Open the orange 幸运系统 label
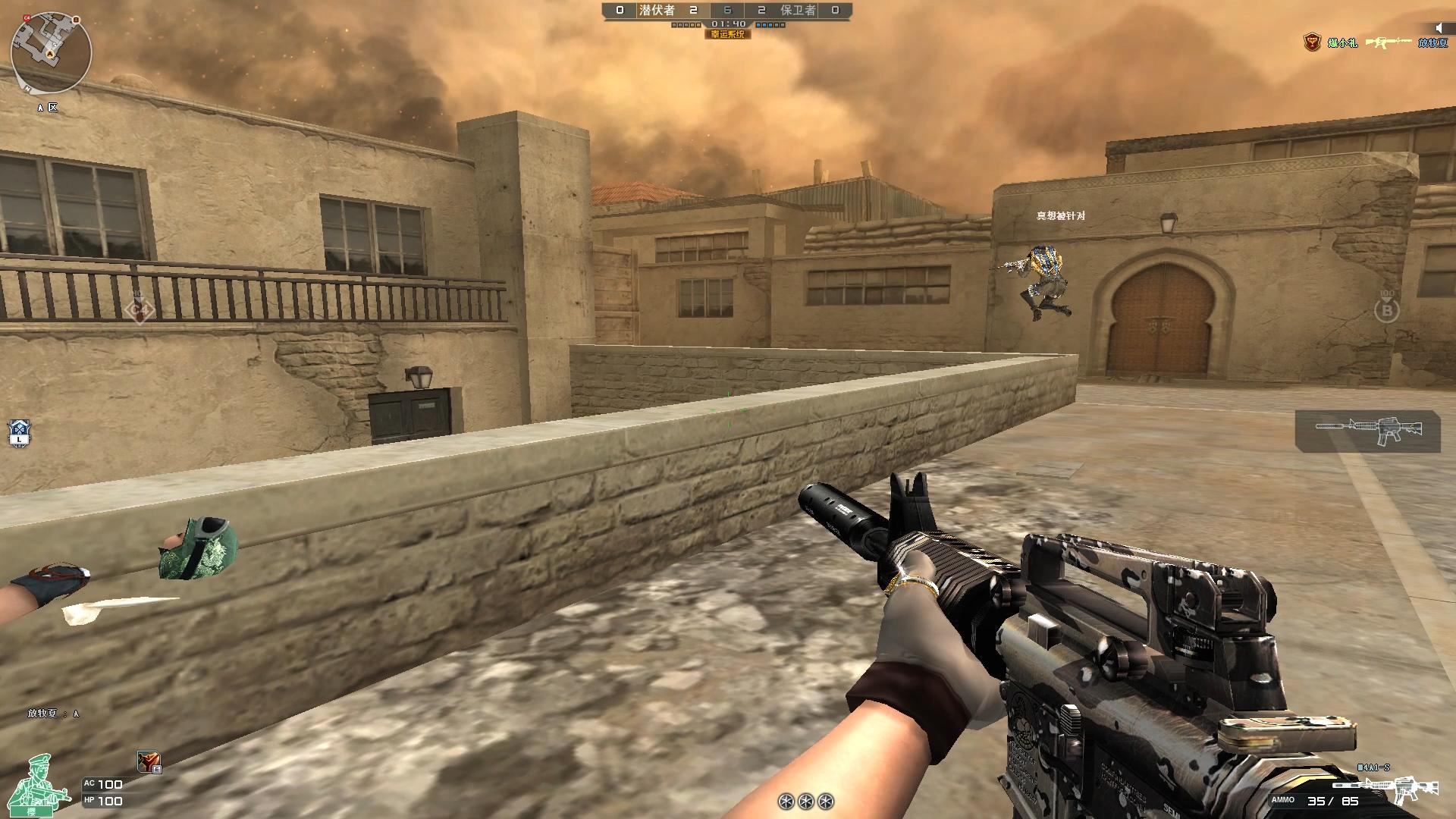This screenshot has height=819, width=1456. coord(728,34)
